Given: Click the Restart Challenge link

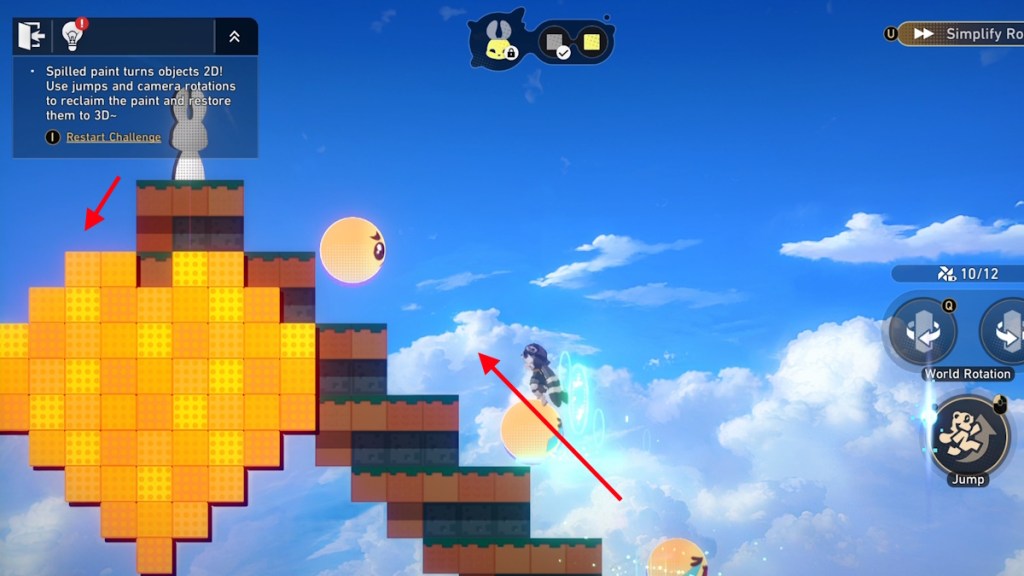Looking at the screenshot, I should pos(113,137).
